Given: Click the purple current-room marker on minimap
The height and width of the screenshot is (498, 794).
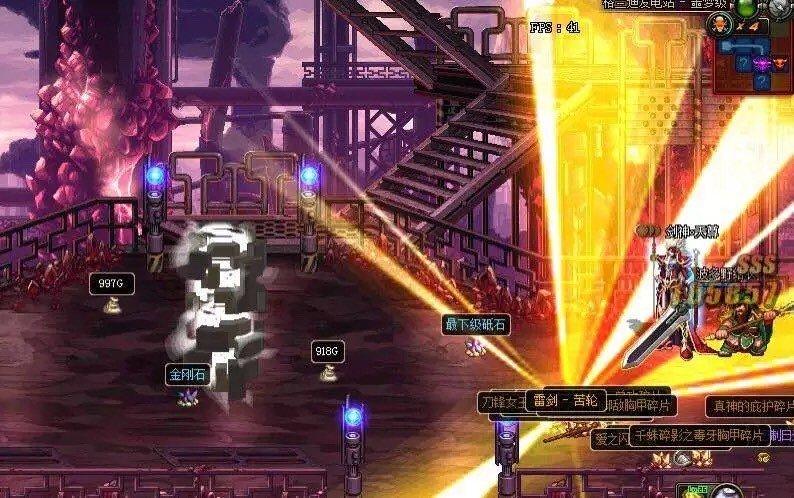Looking at the screenshot, I should (x=763, y=65).
